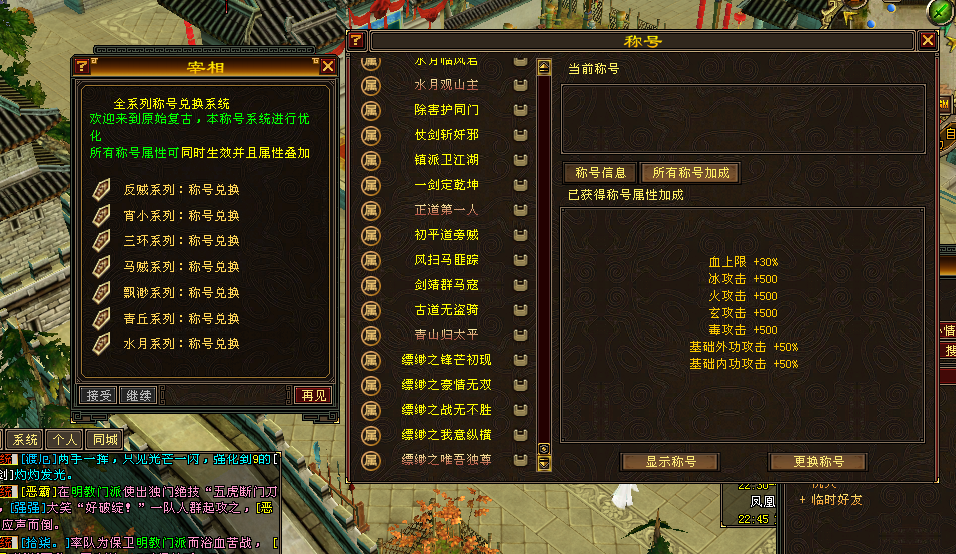Pick the 三环系列 title exchange

pos(181,241)
